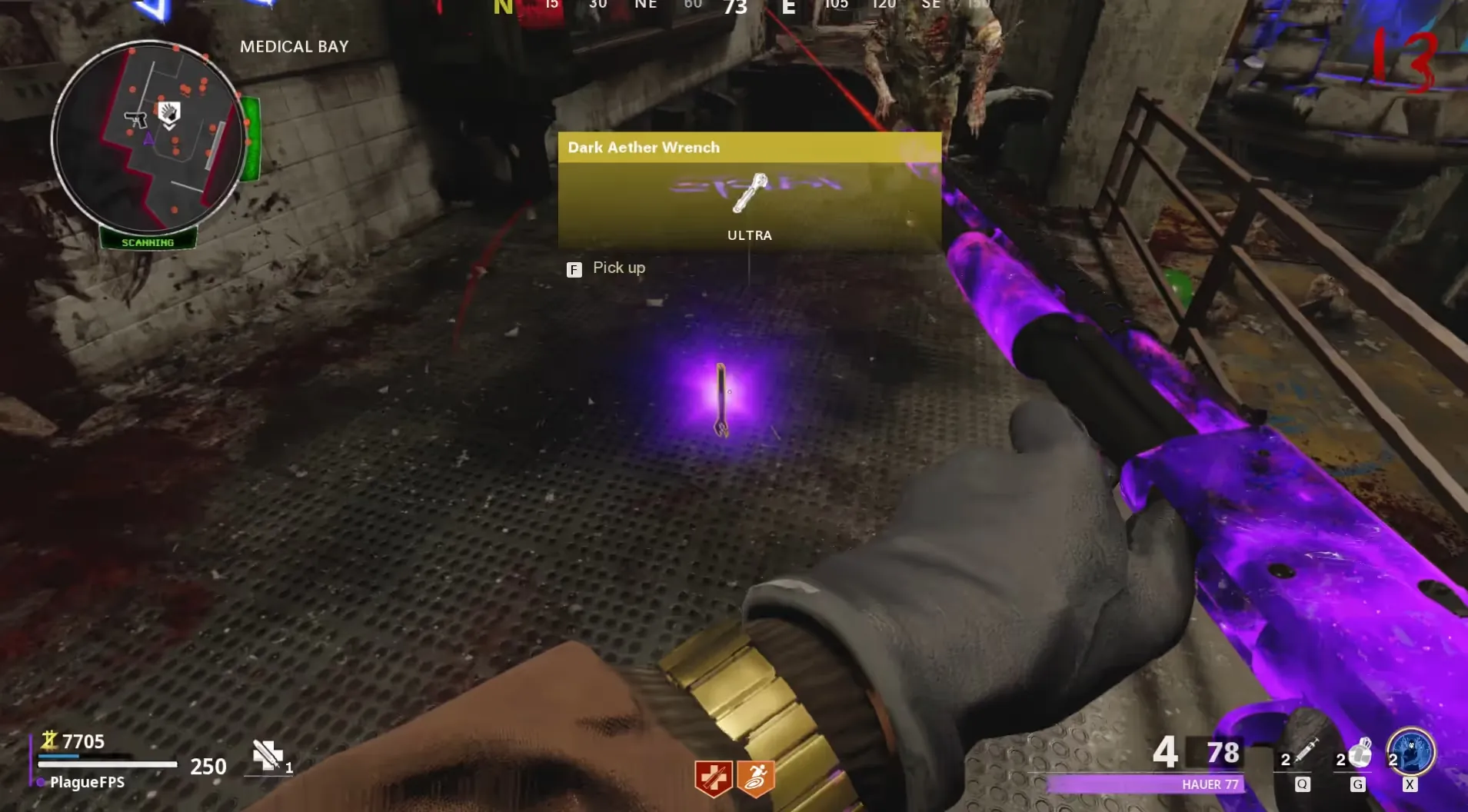This screenshot has height=812, width=1468.
Task: Click the circular minimap
Action: click(x=149, y=138)
